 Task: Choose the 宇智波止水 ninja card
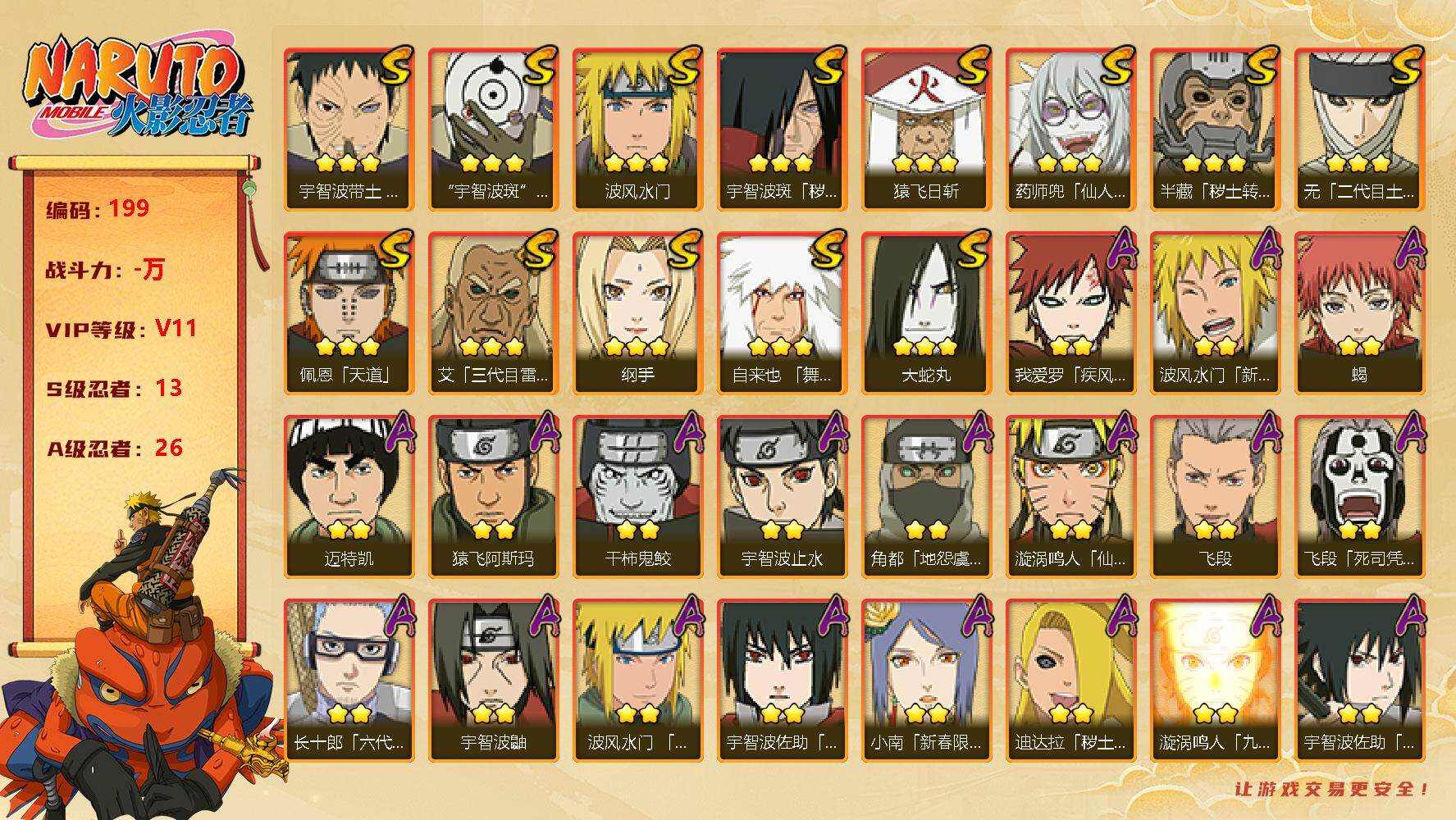(x=782, y=496)
